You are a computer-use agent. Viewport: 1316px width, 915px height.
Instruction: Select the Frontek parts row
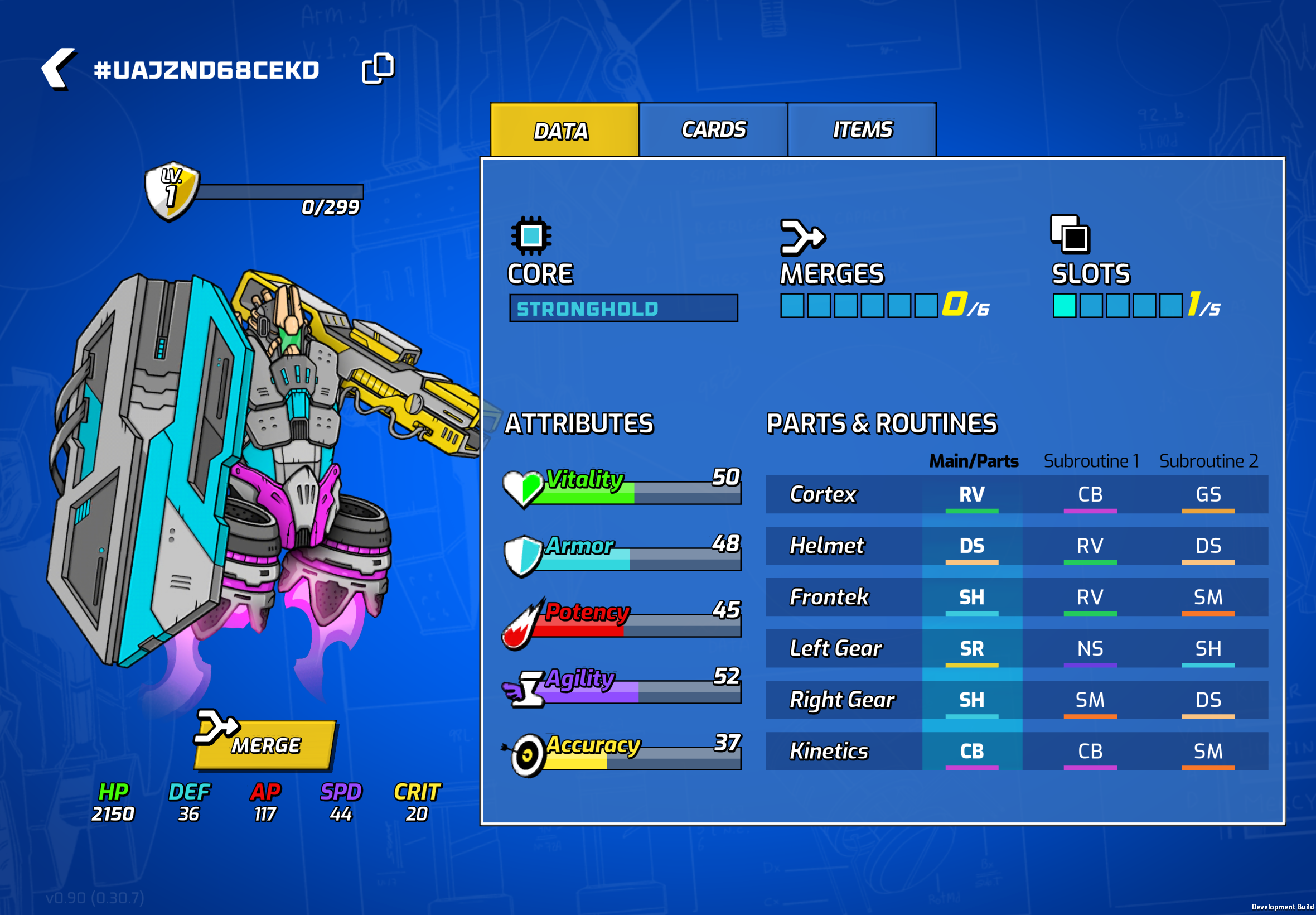pos(1017,598)
